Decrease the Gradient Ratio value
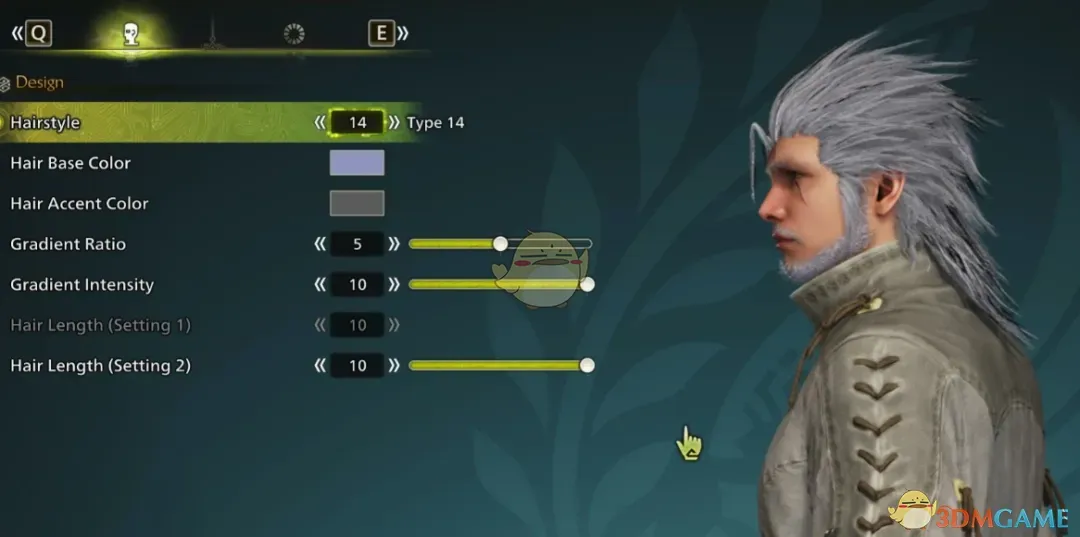The image size is (1080, 537). (320, 244)
